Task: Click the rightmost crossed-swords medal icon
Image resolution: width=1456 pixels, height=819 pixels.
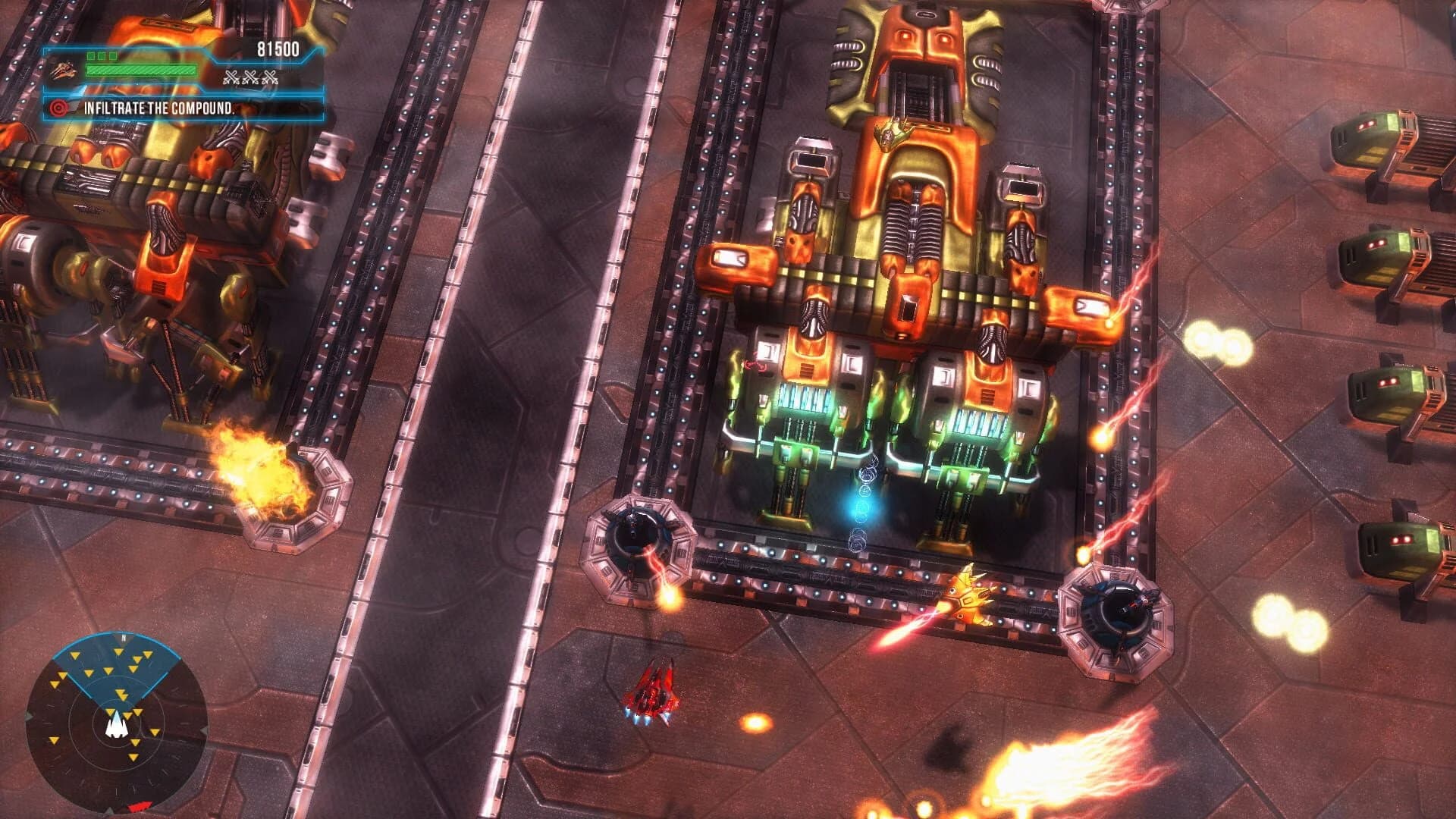Action: click(x=269, y=77)
